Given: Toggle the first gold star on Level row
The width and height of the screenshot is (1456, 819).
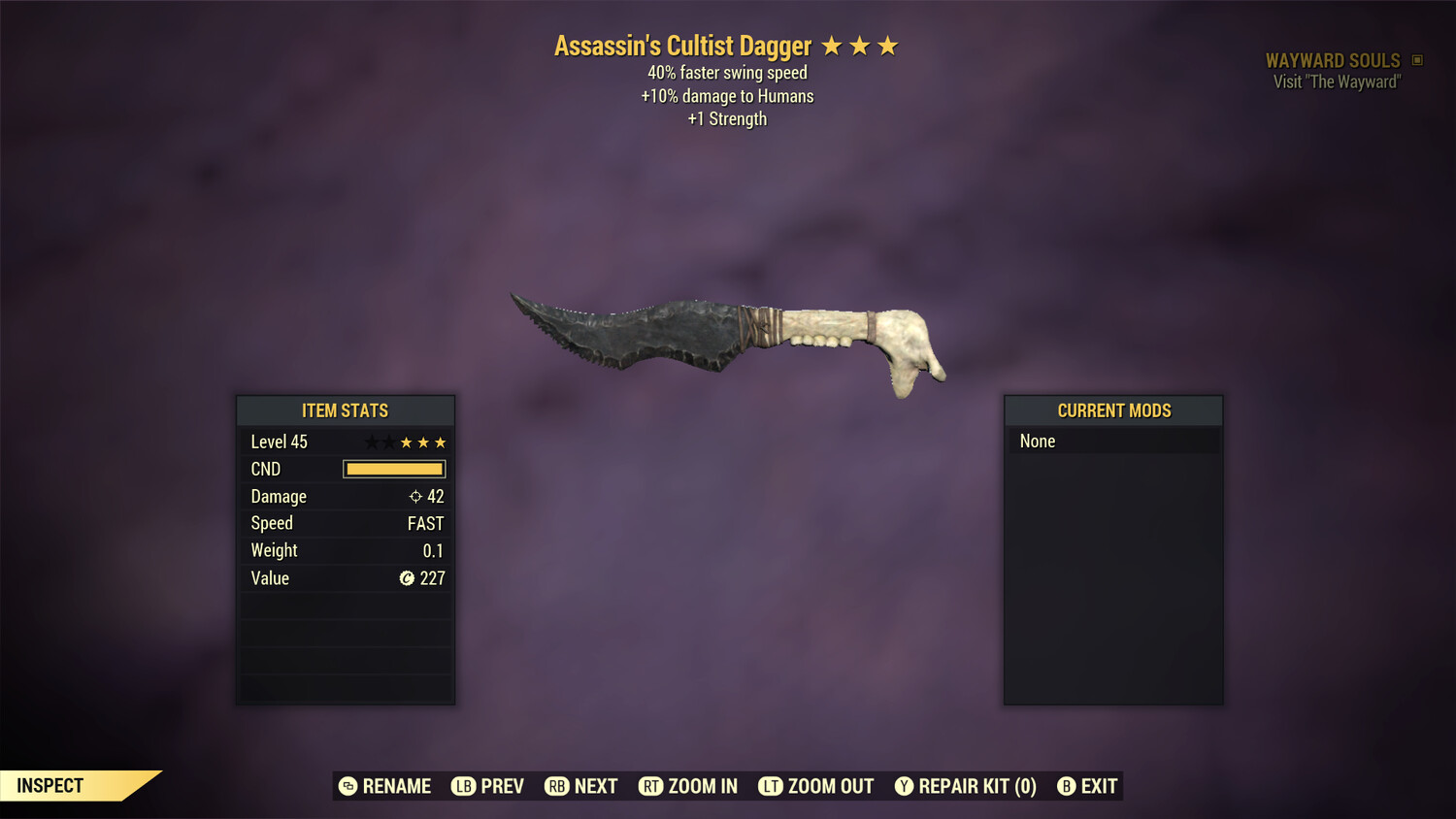Looking at the screenshot, I should [x=408, y=442].
